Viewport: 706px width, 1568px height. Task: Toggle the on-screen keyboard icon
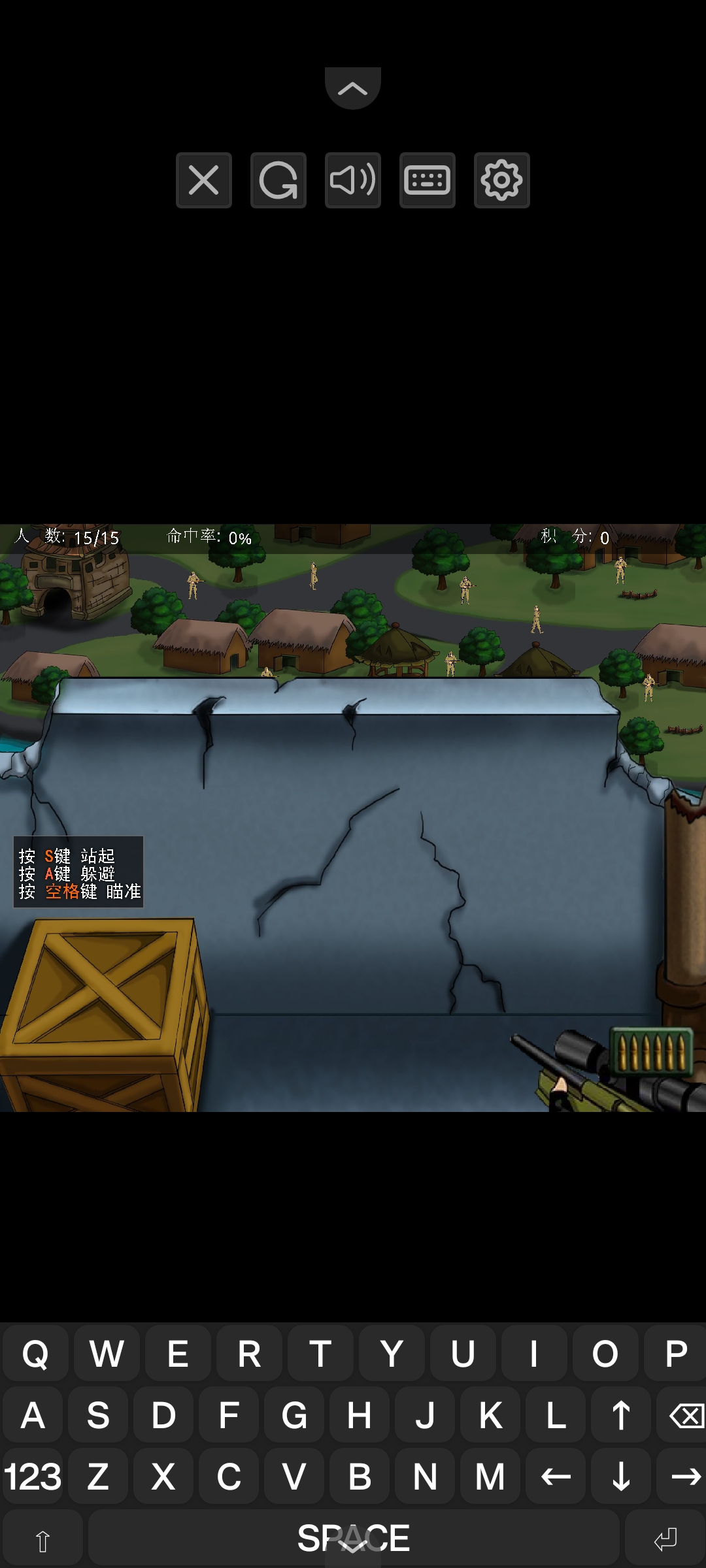pyautogui.click(x=427, y=180)
